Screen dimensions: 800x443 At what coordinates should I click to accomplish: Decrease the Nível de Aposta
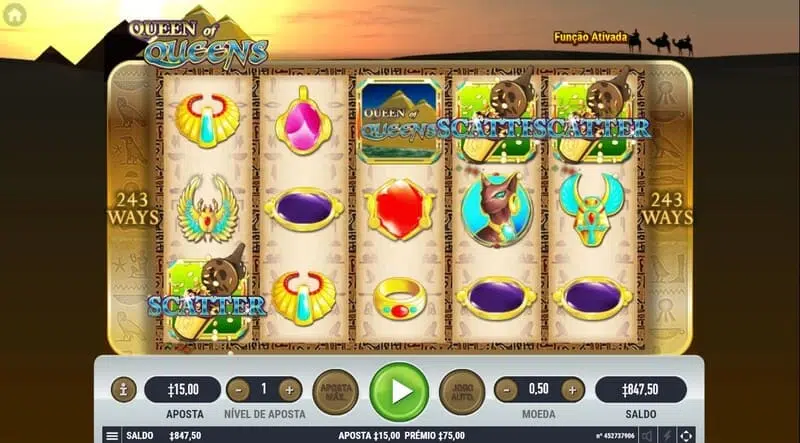click(238, 390)
